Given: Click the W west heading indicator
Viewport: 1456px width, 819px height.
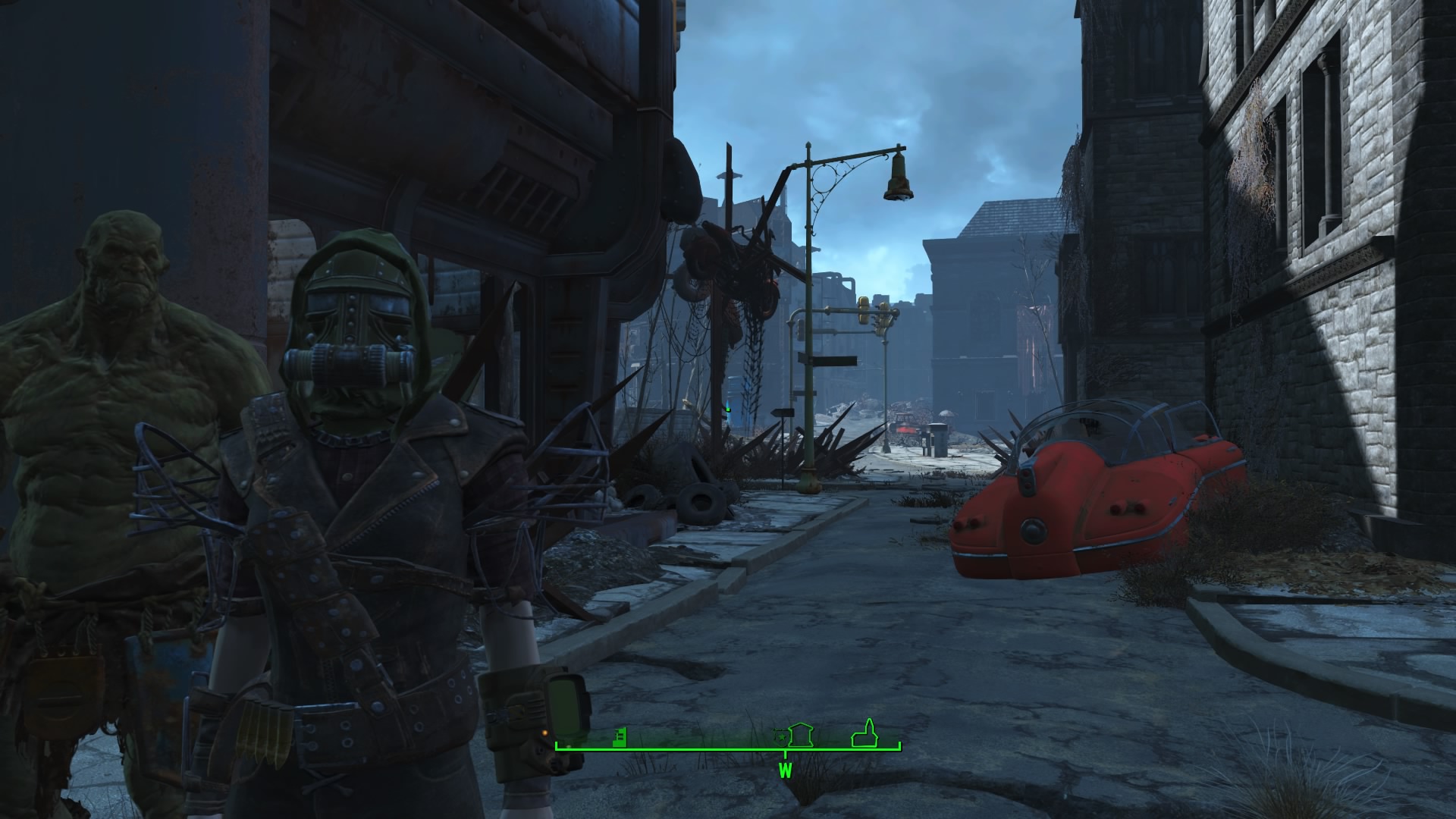Looking at the screenshot, I should coord(785,772).
